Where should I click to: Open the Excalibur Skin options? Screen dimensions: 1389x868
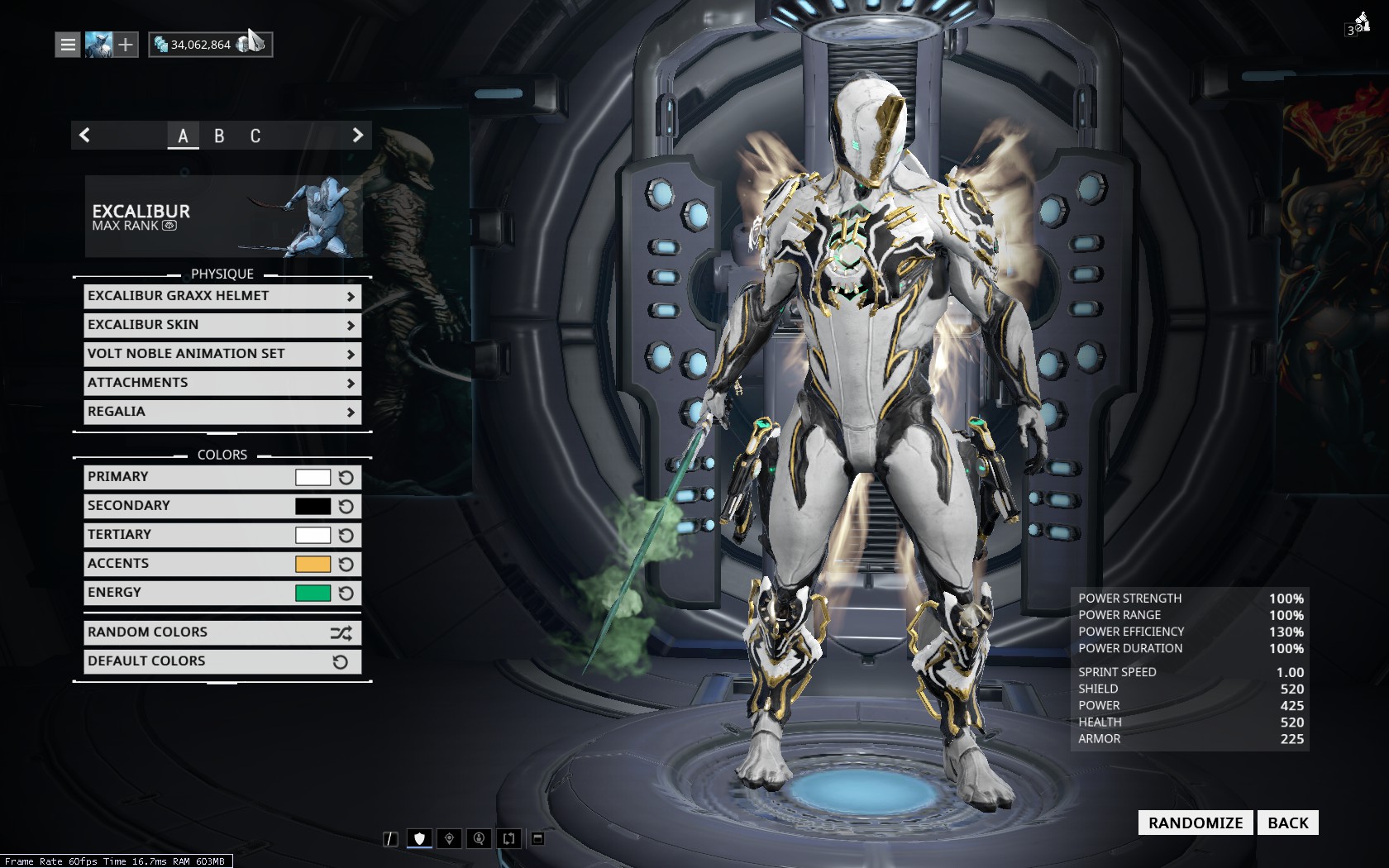coord(222,325)
